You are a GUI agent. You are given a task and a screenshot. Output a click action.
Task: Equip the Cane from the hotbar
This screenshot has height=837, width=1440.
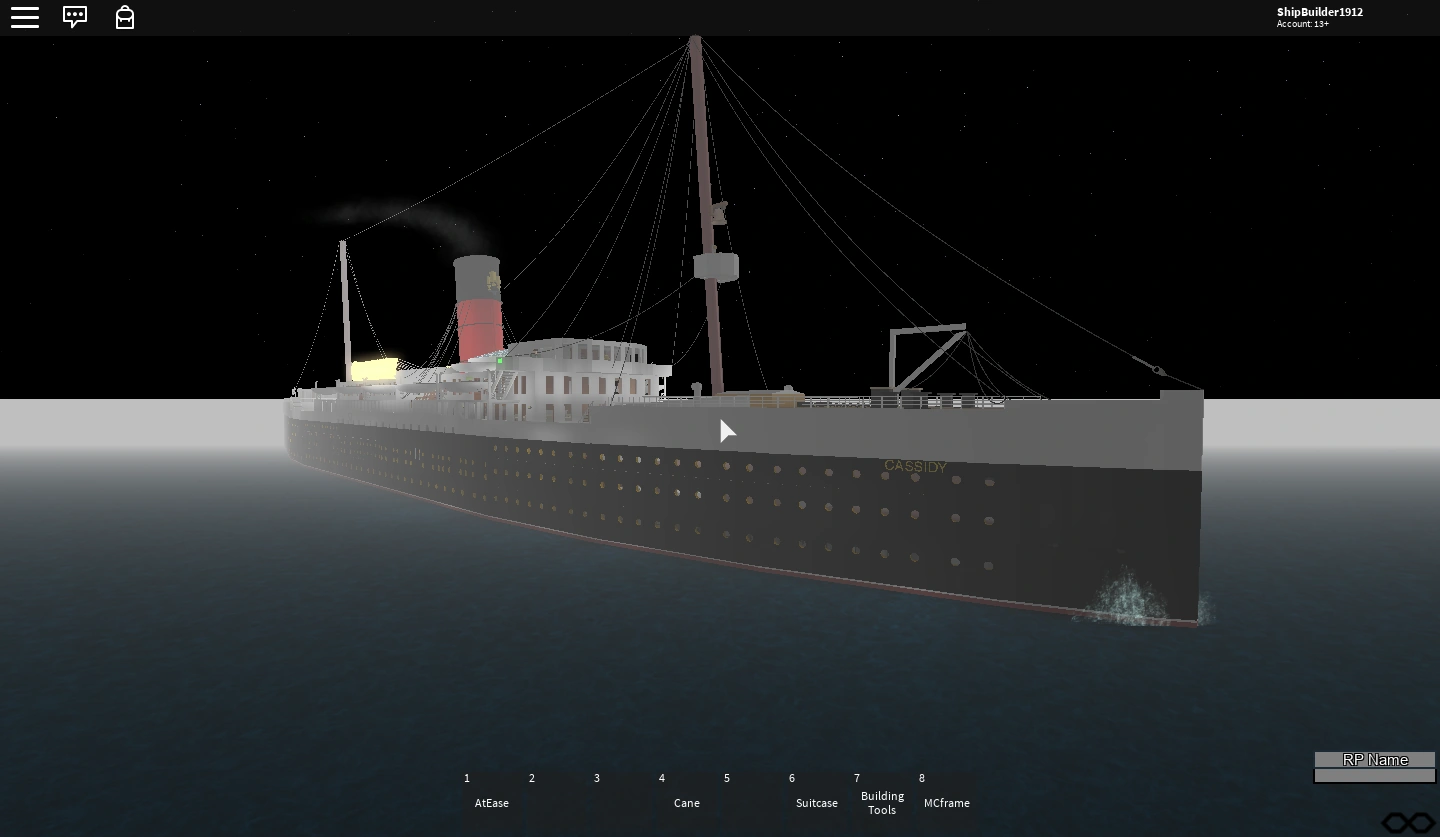[686, 793]
